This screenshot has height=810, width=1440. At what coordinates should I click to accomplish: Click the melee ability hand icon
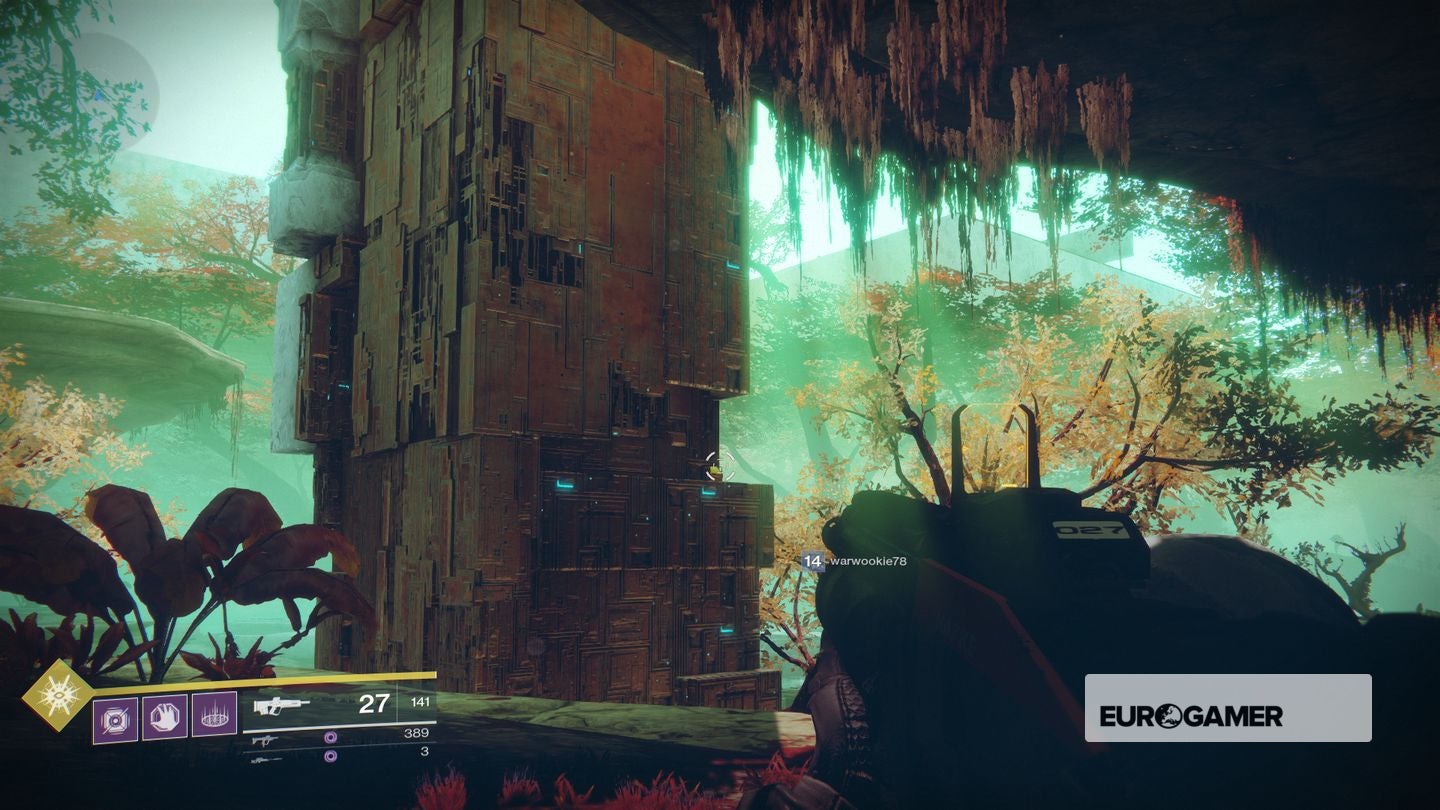[165, 717]
